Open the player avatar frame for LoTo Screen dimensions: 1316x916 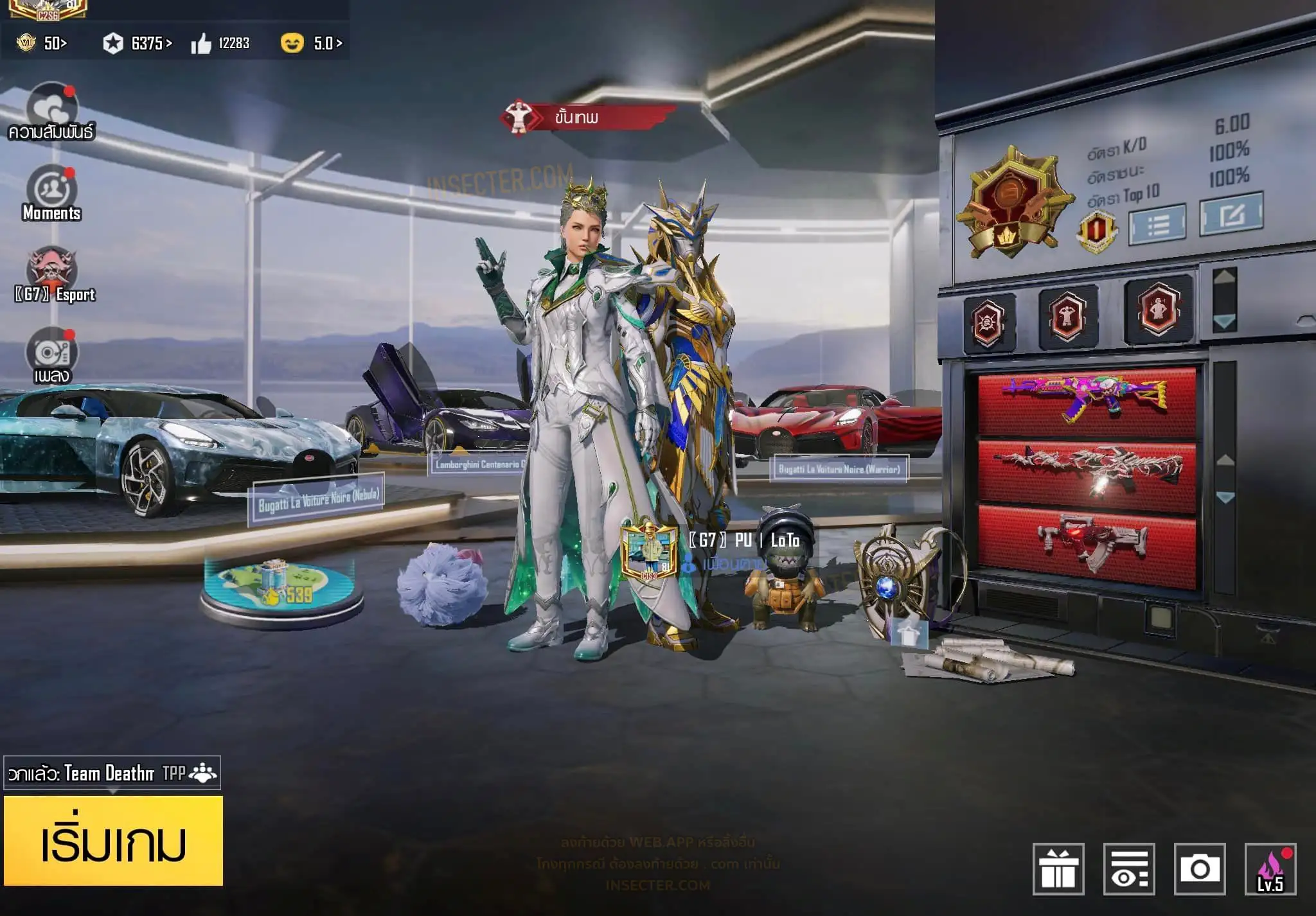click(x=649, y=551)
